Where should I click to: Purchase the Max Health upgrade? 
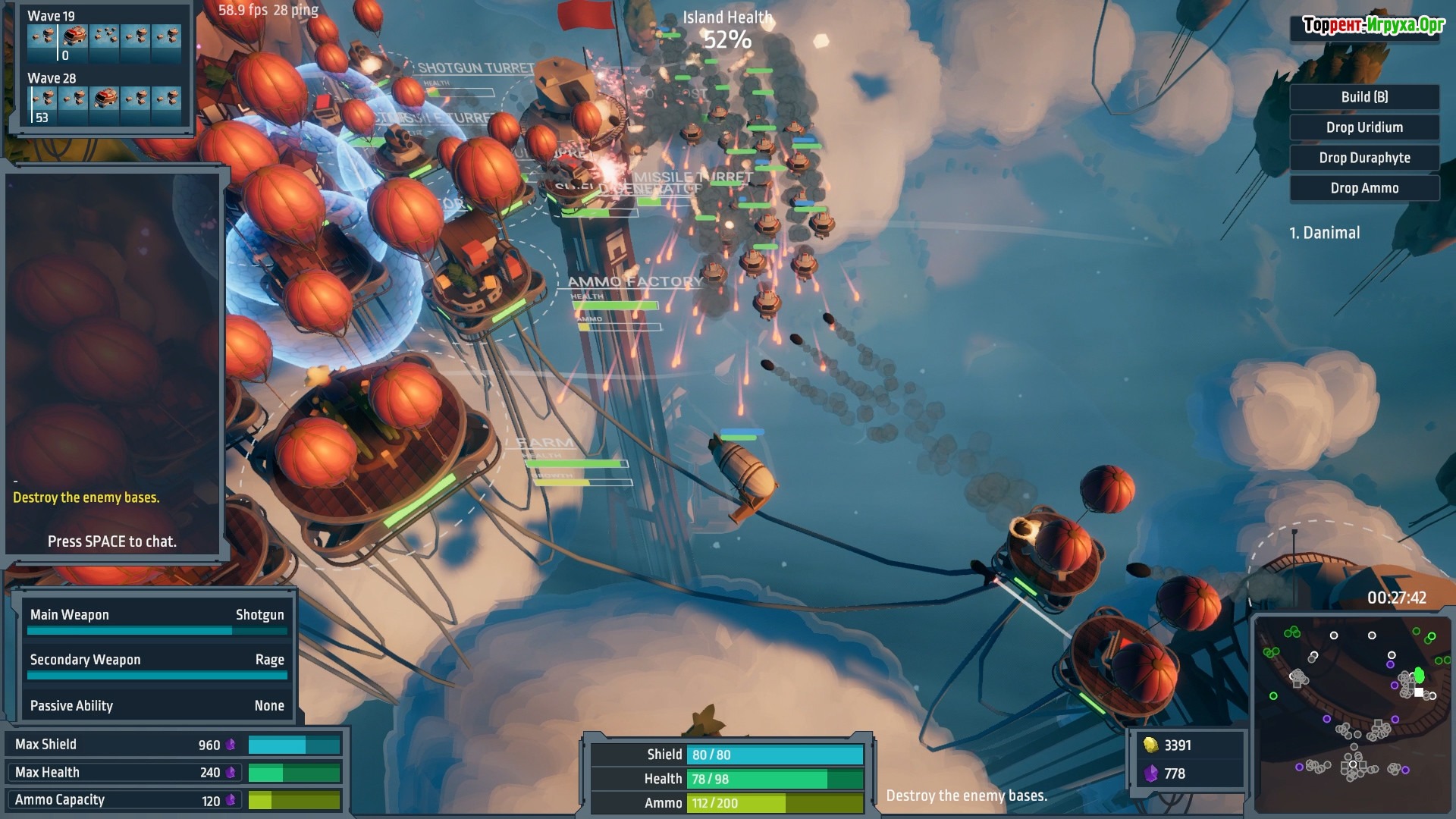(x=174, y=773)
